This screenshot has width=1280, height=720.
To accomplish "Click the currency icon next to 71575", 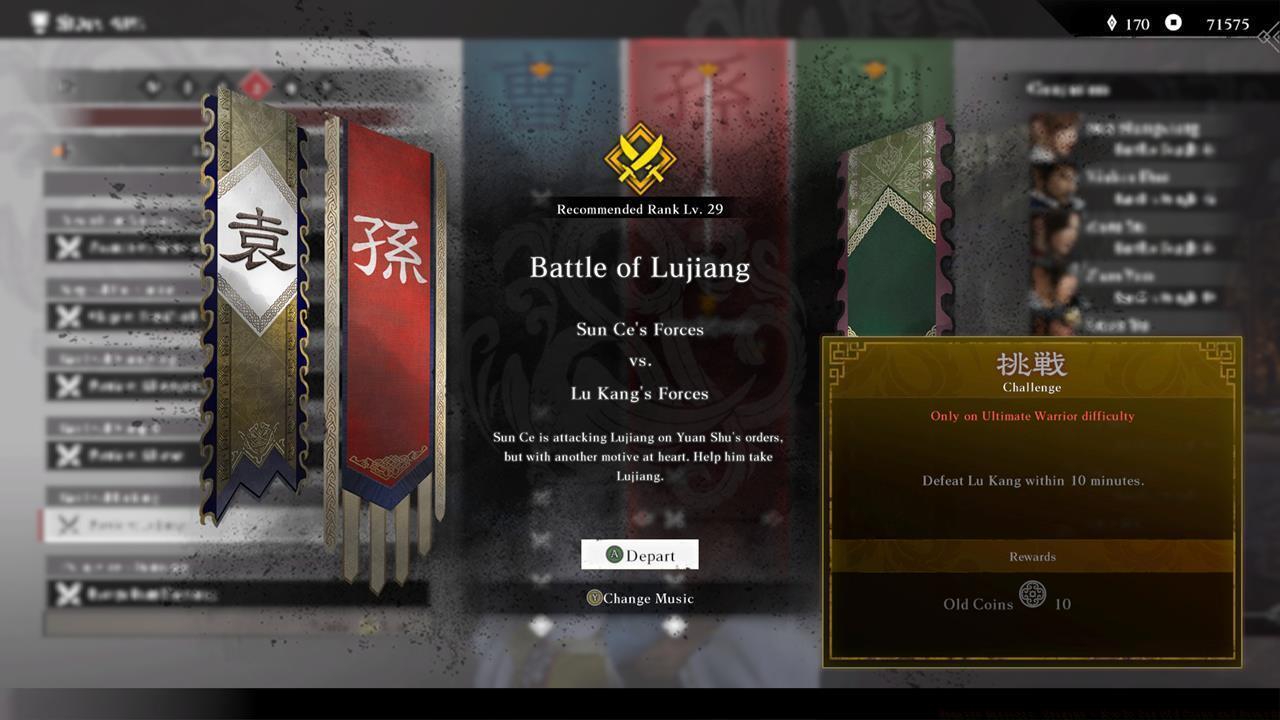I will click(x=1172, y=23).
